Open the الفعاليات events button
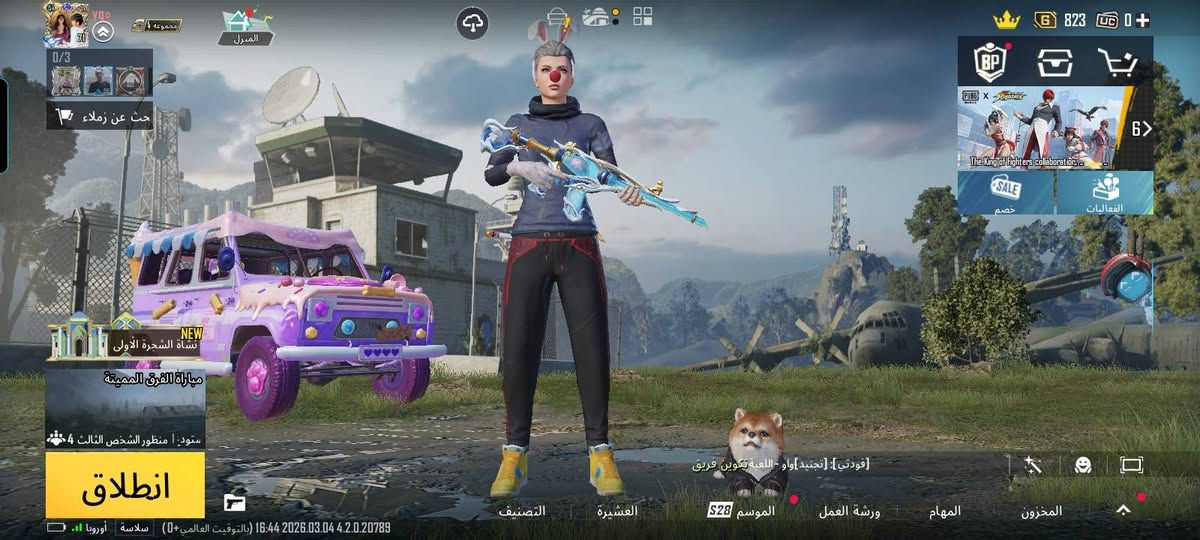1200x540 pixels. pos(1104,192)
